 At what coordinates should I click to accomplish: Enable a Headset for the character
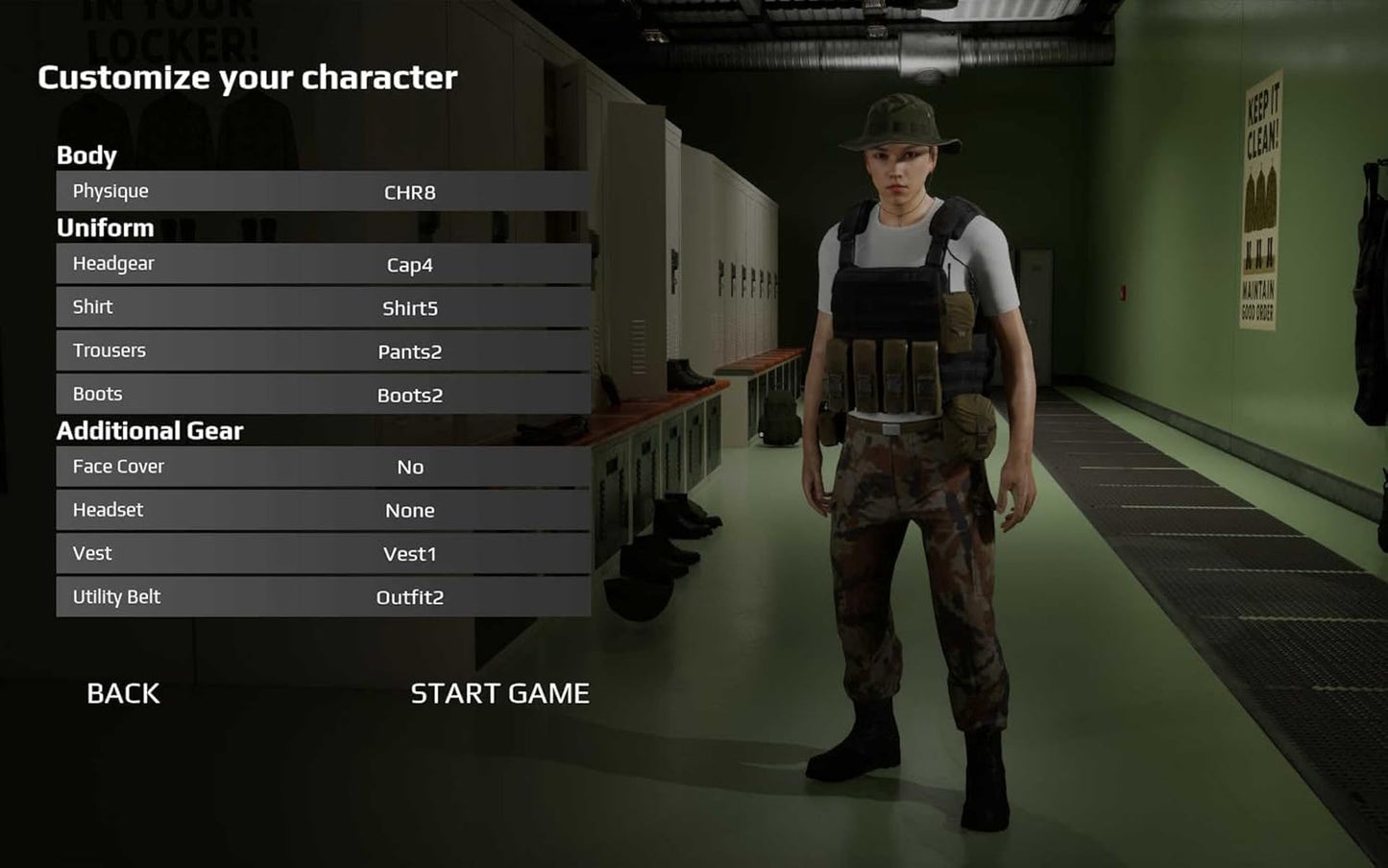tap(410, 510)
